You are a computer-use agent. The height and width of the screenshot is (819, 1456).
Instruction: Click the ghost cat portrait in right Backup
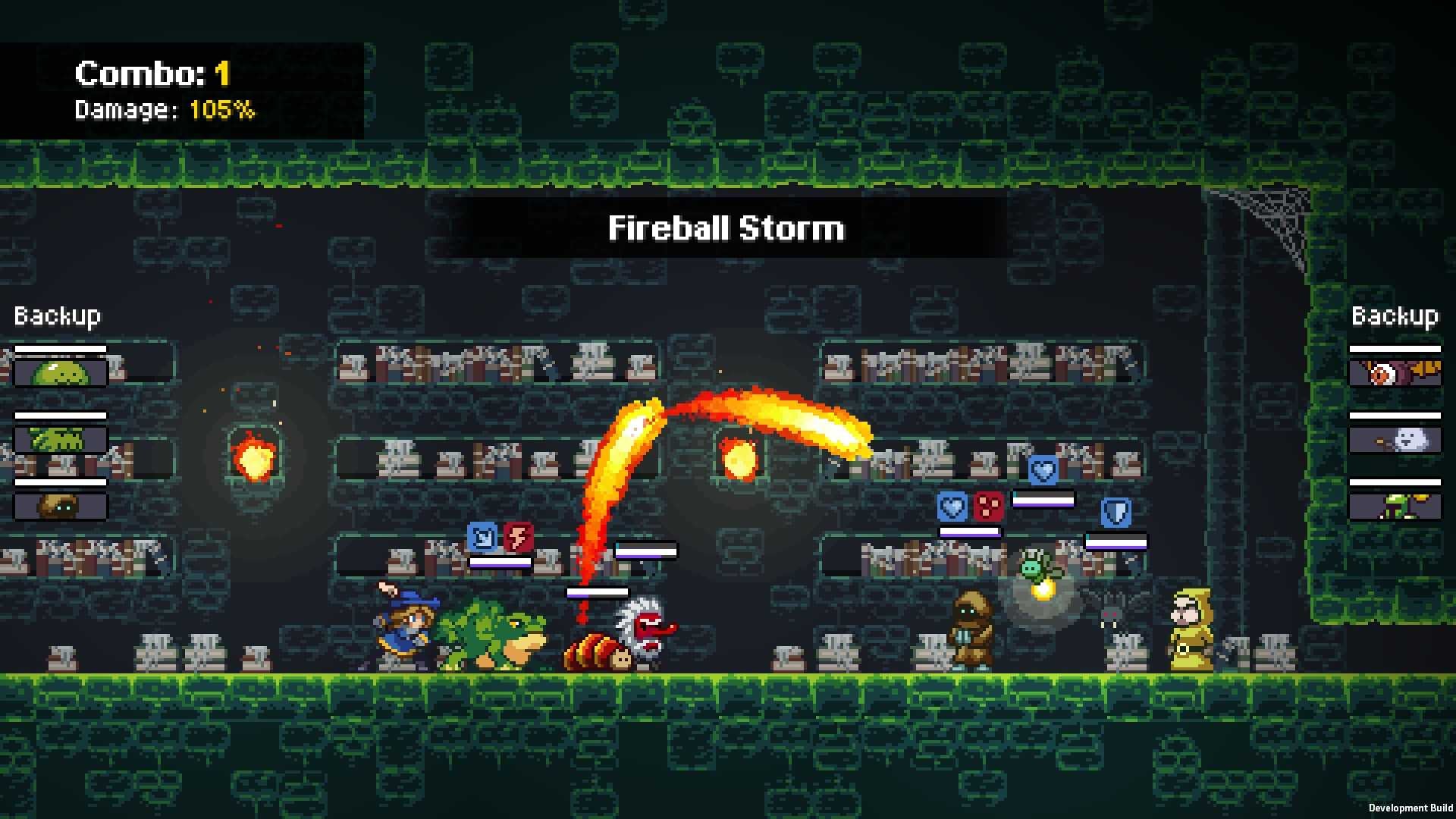(1395, 438)
